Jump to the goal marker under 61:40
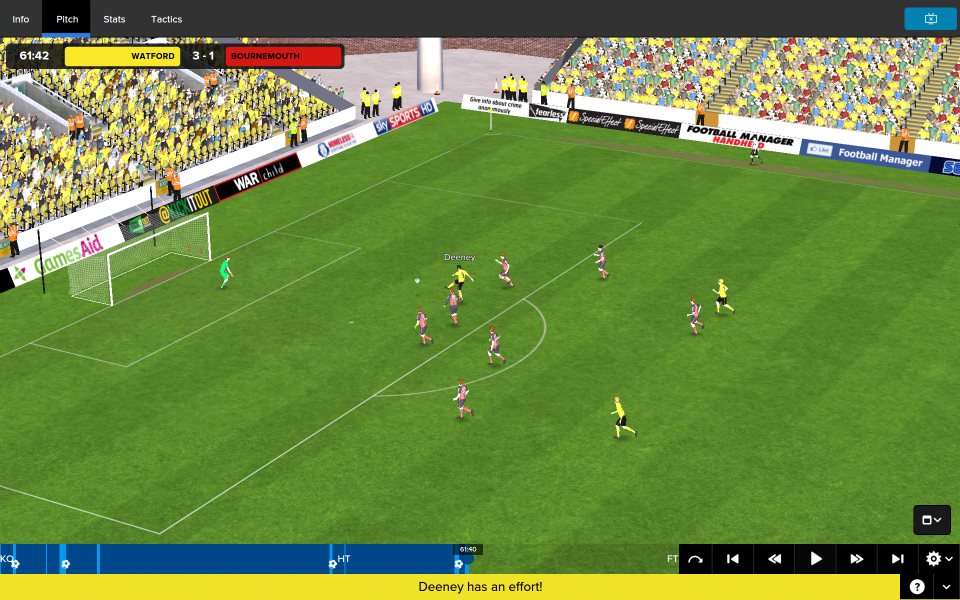This screenshot has height=600, width=960. (x=460, y=565)
